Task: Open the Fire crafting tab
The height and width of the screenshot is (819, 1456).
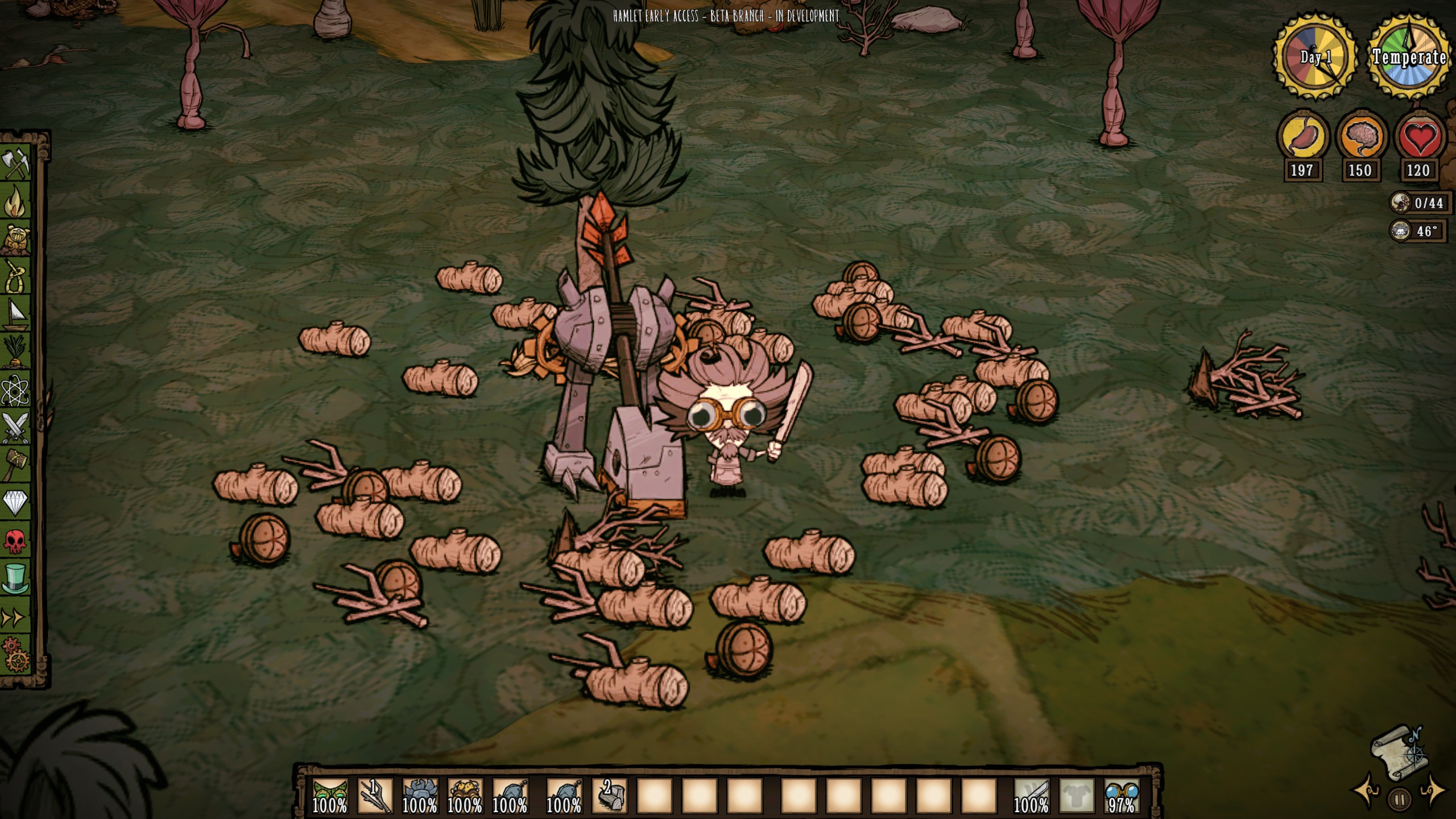Action: [x=16, y=202]
